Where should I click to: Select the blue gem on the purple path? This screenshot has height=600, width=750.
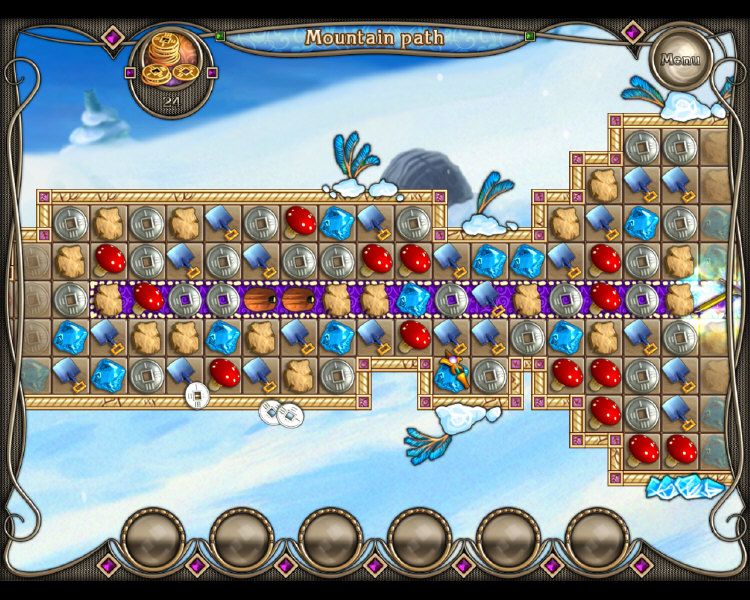click(413, 298)
